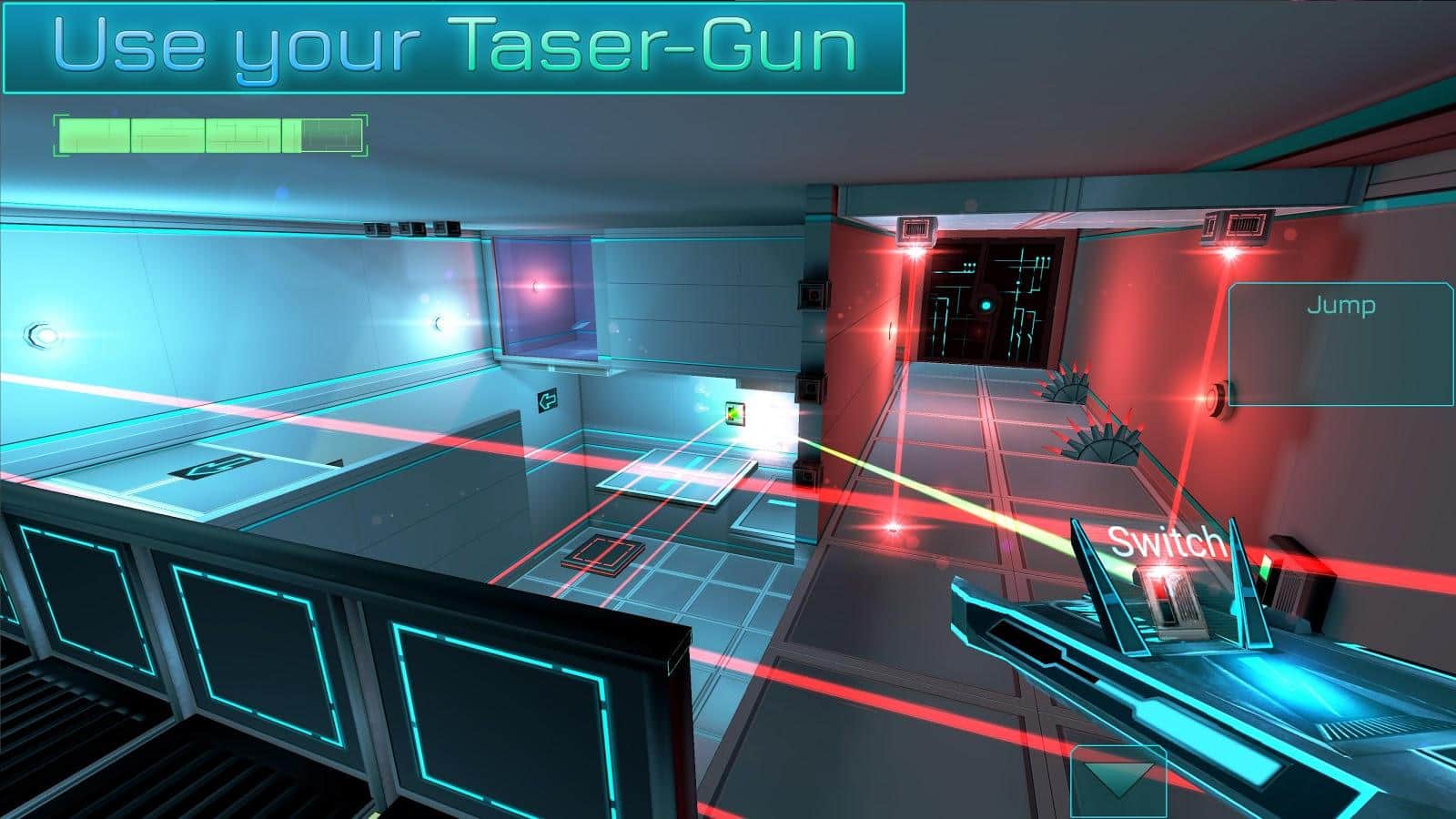Image resolution: width=1456 pixels, height=819 pixels.
Task: Collapse the Use your Taser-Gun banner
Action: click(452, 45)
